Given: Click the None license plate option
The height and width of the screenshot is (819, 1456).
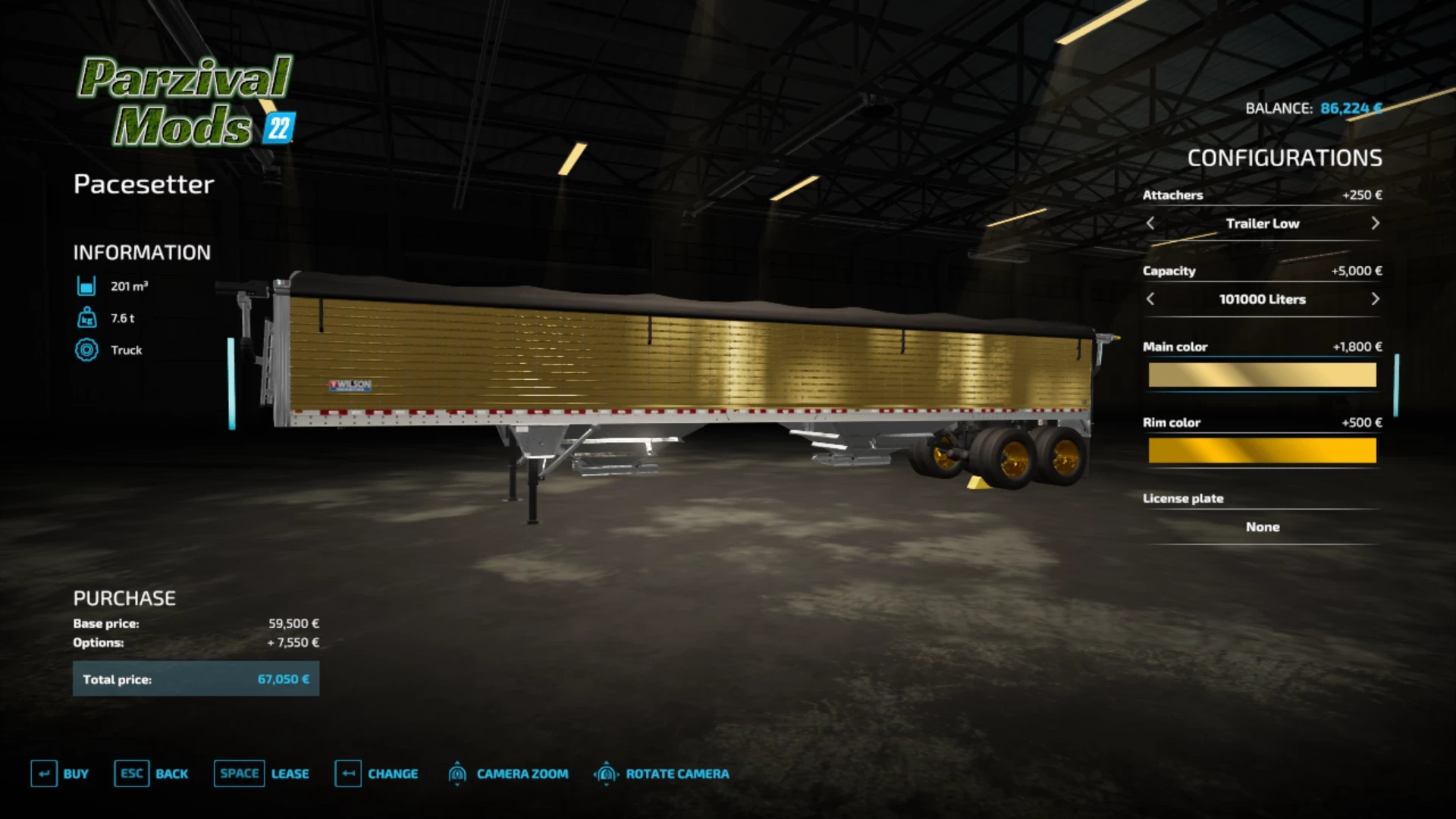Looking at the screenshot, I should pyautogui.click(x=1261, y=526).
